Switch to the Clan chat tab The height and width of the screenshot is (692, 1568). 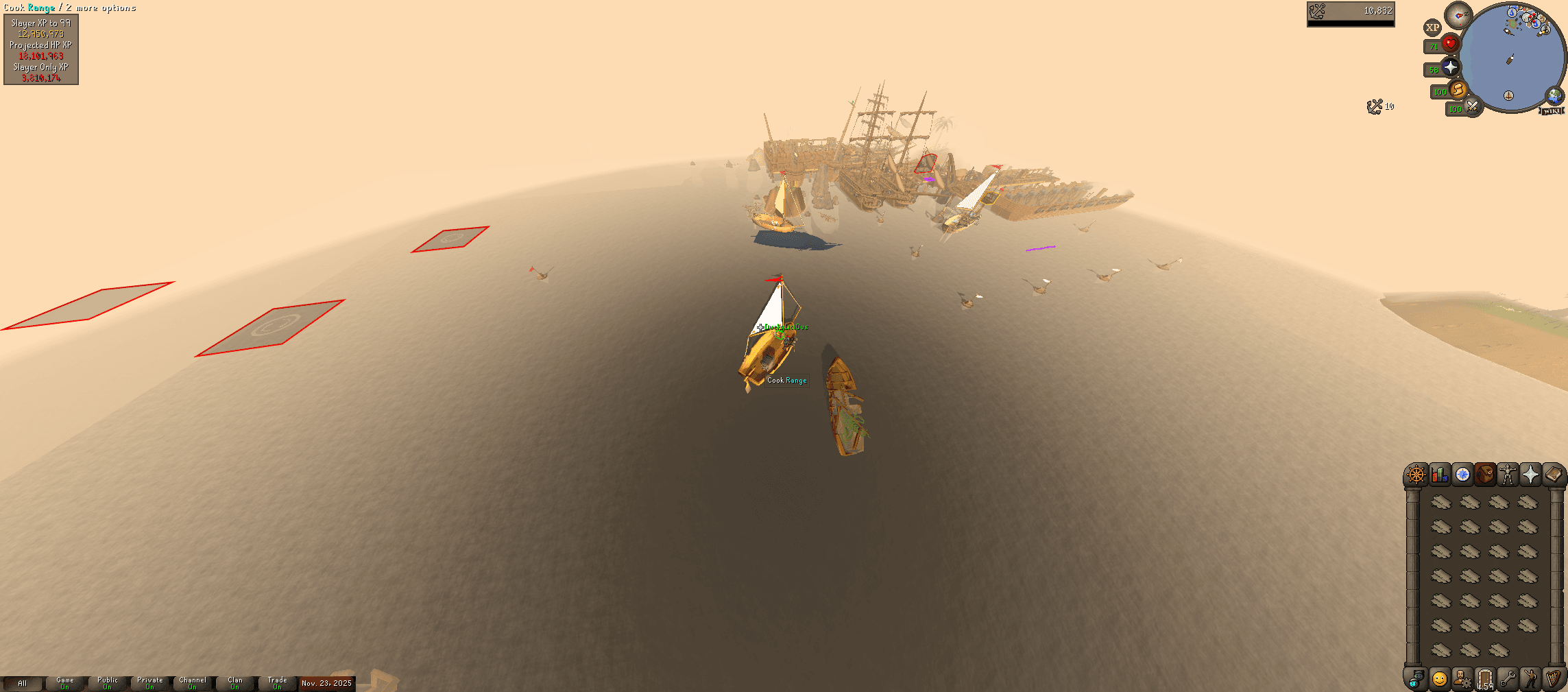click(x=234, y=683)
